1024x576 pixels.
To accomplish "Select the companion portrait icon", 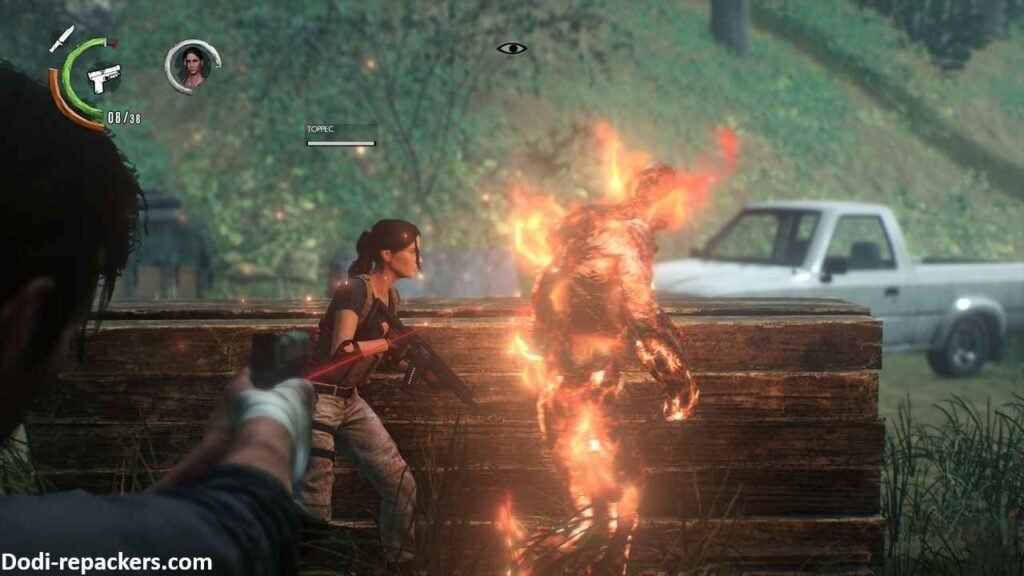I will (x=190, y=66).
